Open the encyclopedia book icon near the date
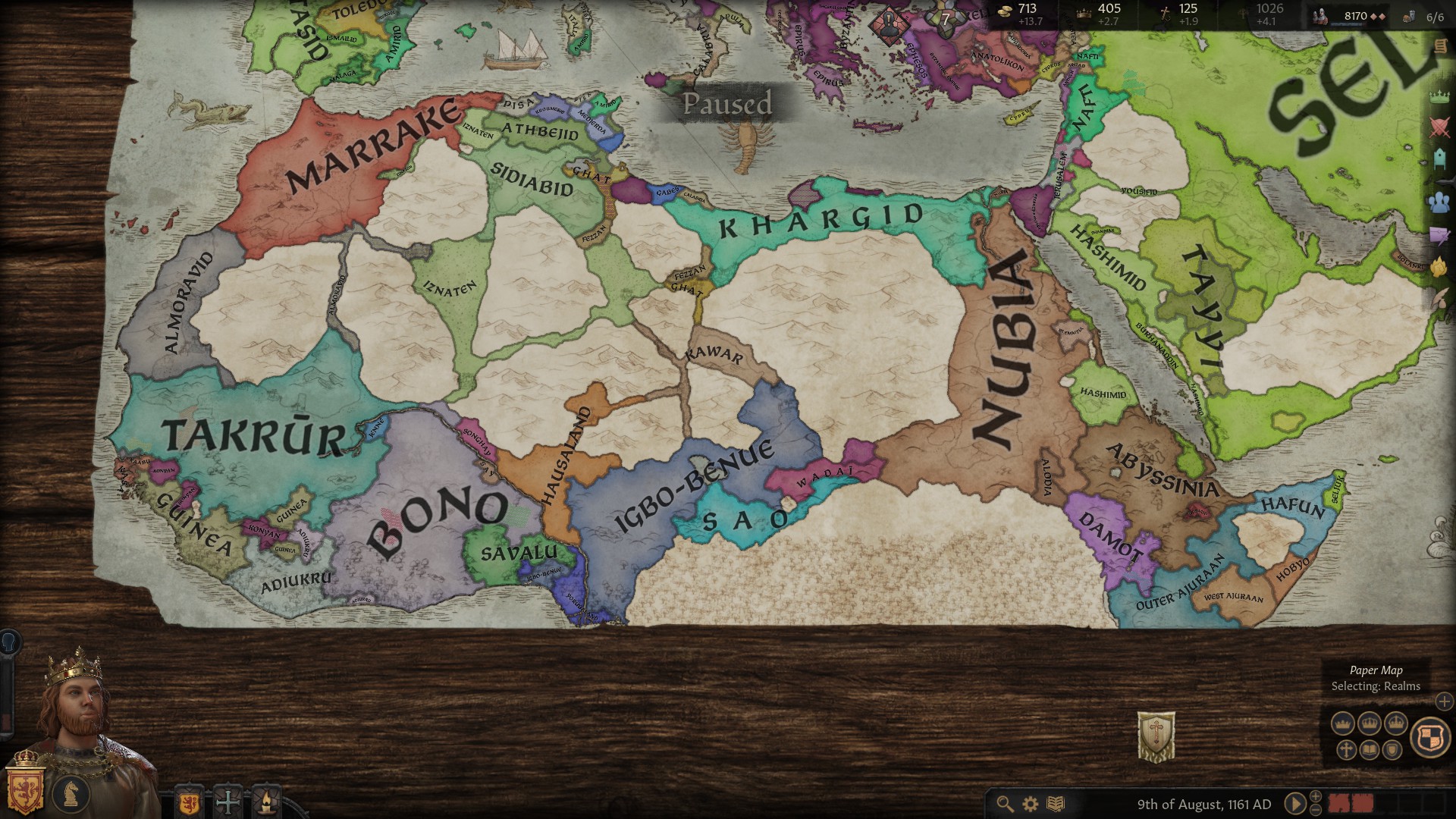The height and width of the screenshot is (819, 1456). [1056, 803]
